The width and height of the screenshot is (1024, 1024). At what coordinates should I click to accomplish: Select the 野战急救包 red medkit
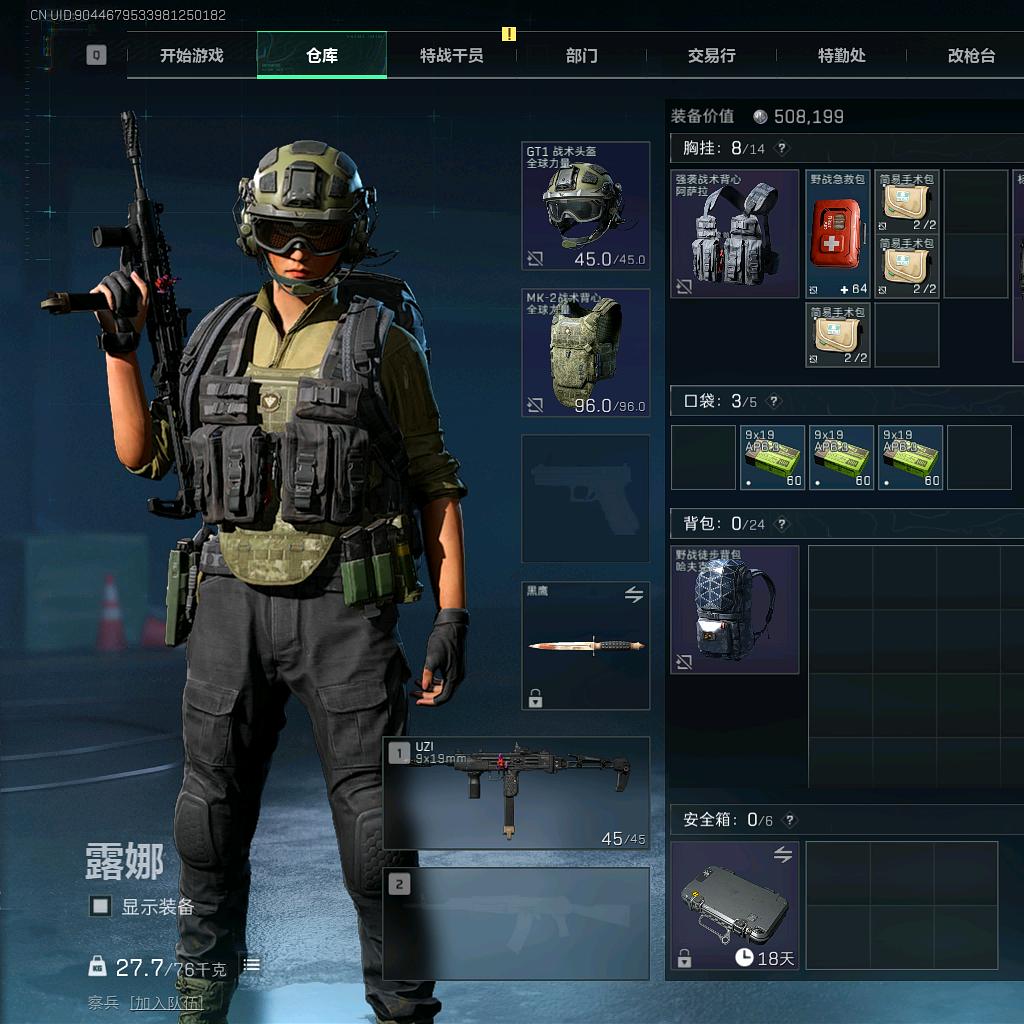pos(838,234)
